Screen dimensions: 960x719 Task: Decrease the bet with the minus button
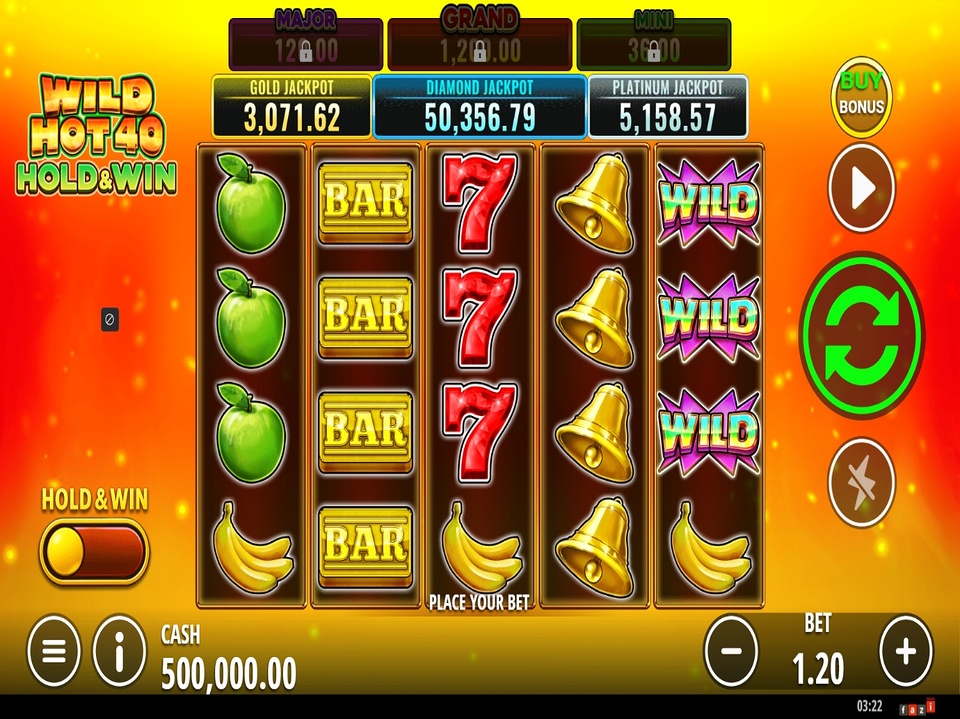tap(731, 651)
